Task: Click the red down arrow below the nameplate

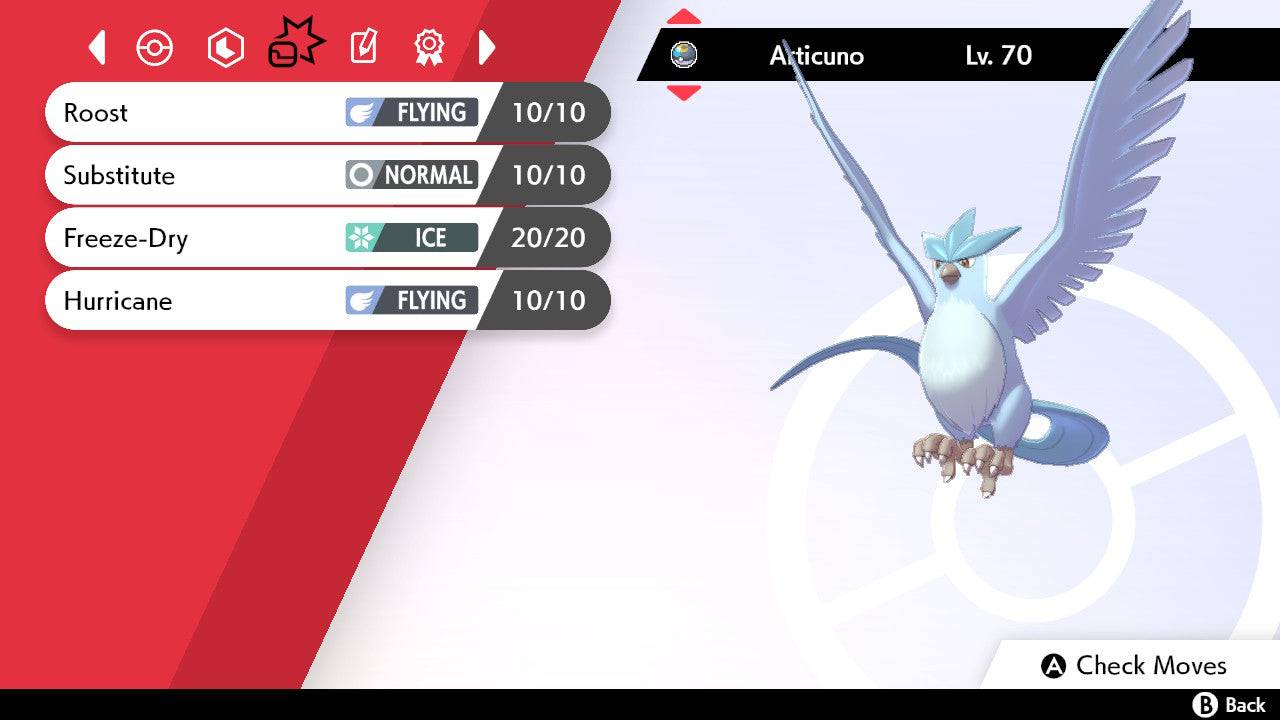Action: 686,94
